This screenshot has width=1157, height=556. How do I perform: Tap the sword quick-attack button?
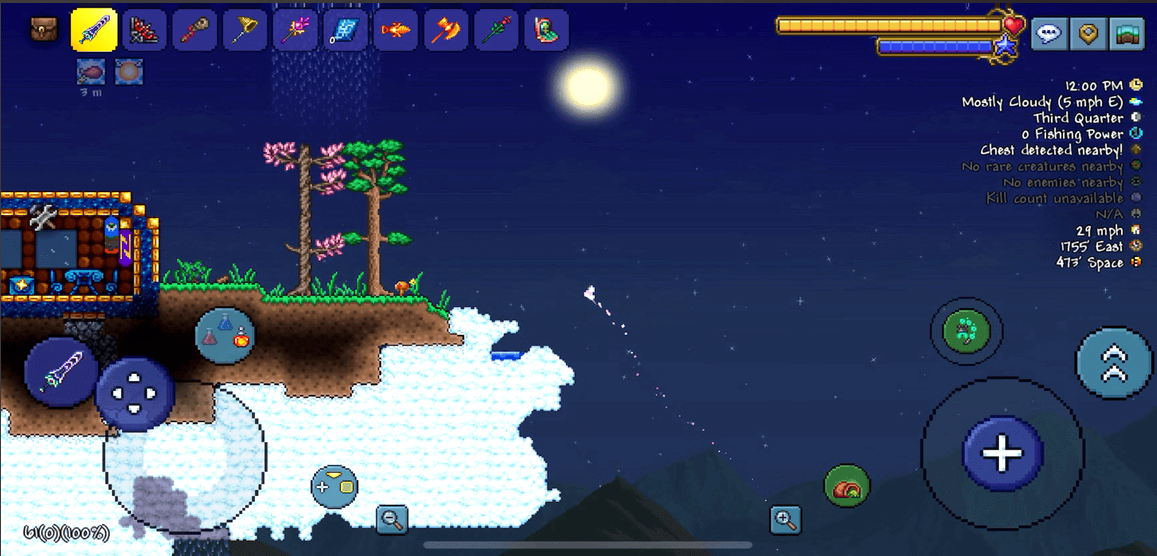click(x=61, y=371)
